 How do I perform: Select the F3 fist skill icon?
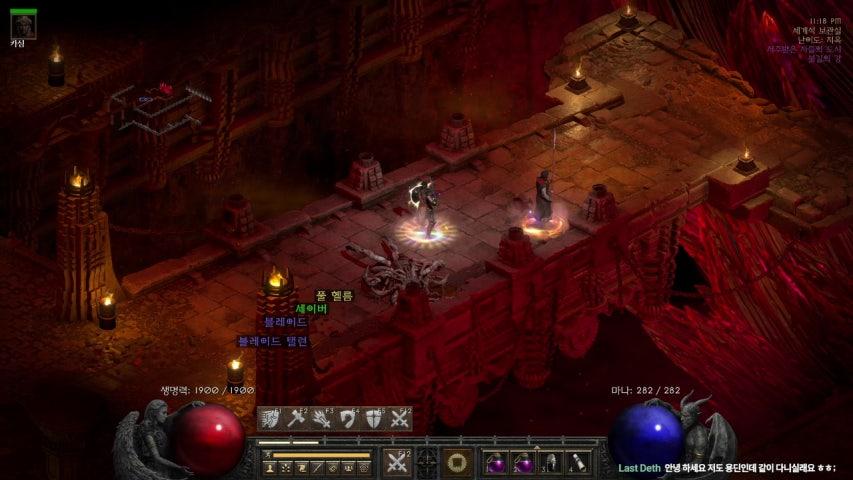(322, 419)
